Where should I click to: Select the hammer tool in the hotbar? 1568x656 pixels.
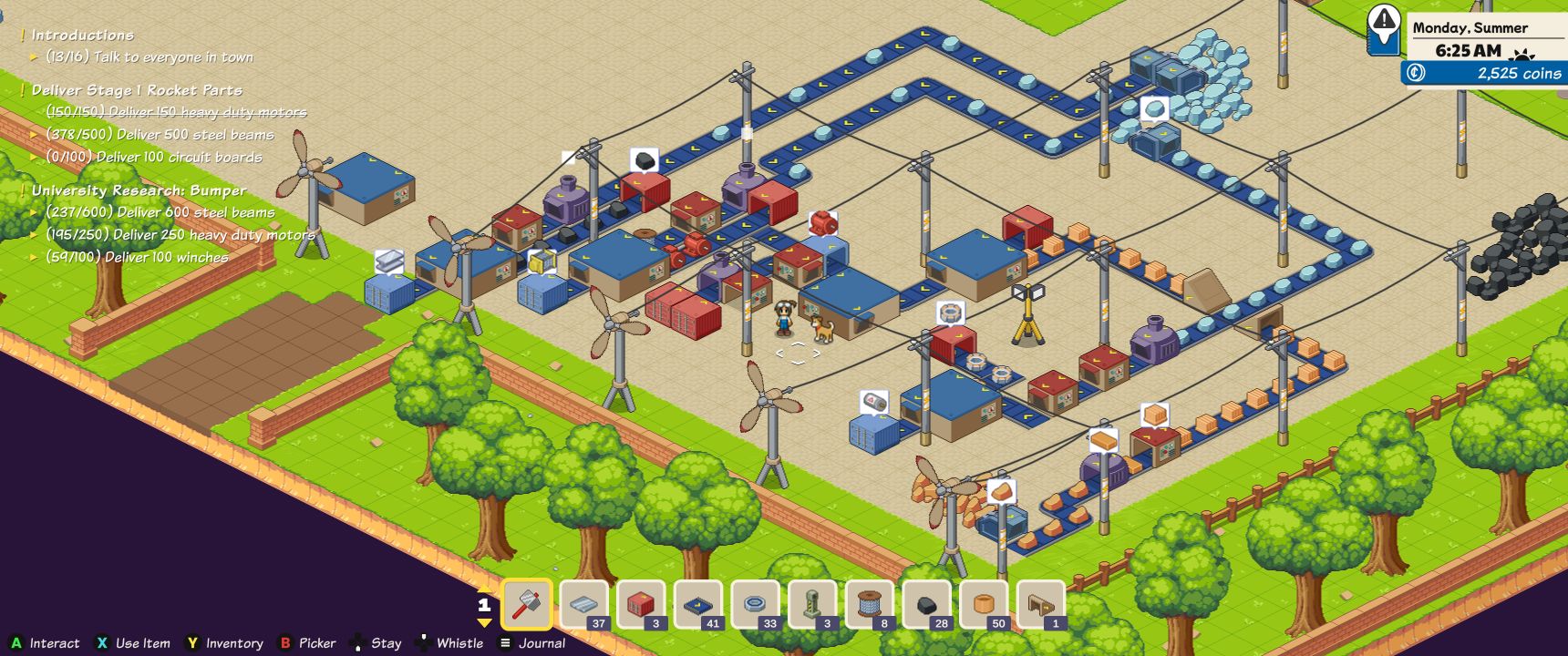527,604
